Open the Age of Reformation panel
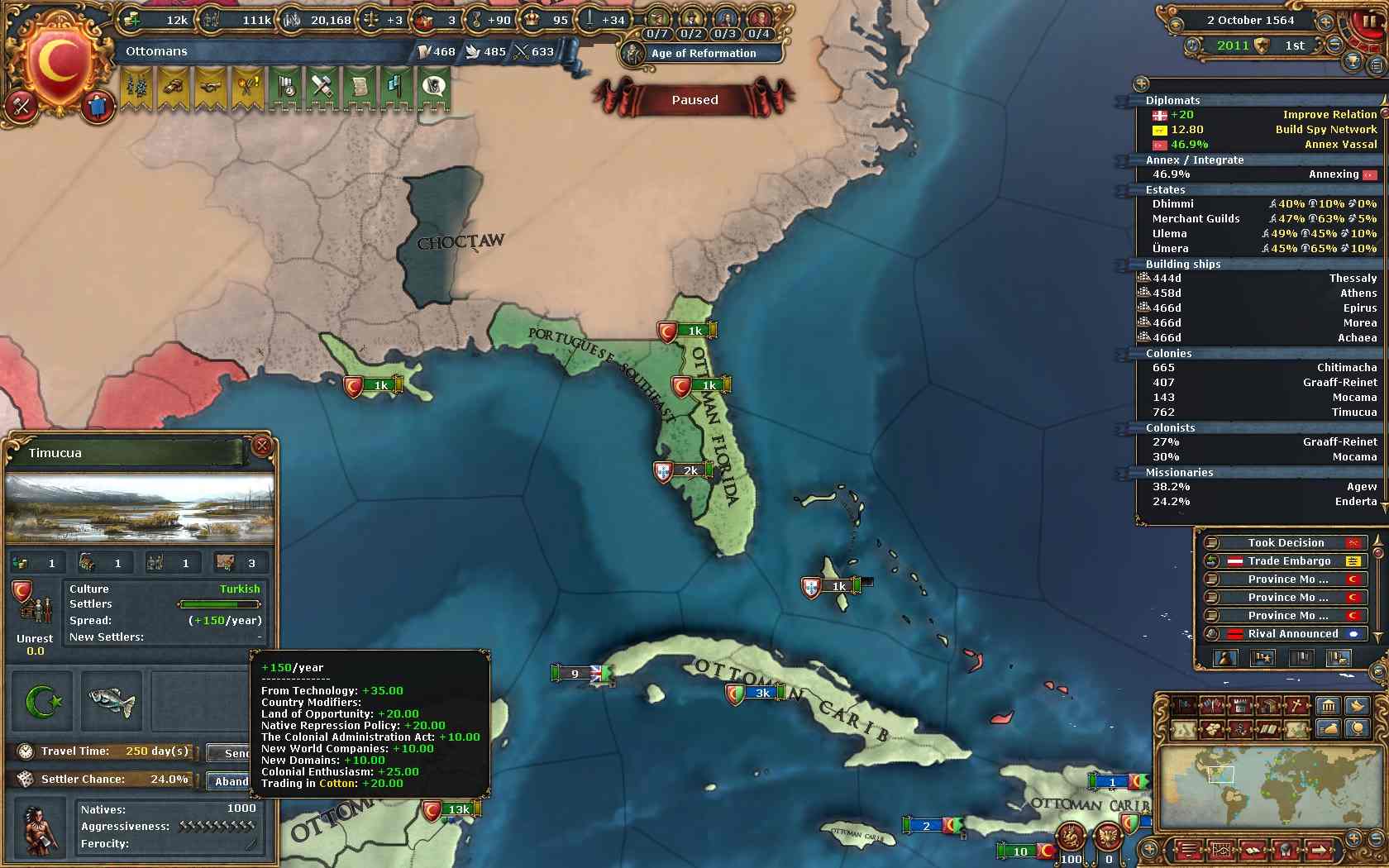This screenshot has height=868, width=1389. pyautogui.click(x=703, y=53)
